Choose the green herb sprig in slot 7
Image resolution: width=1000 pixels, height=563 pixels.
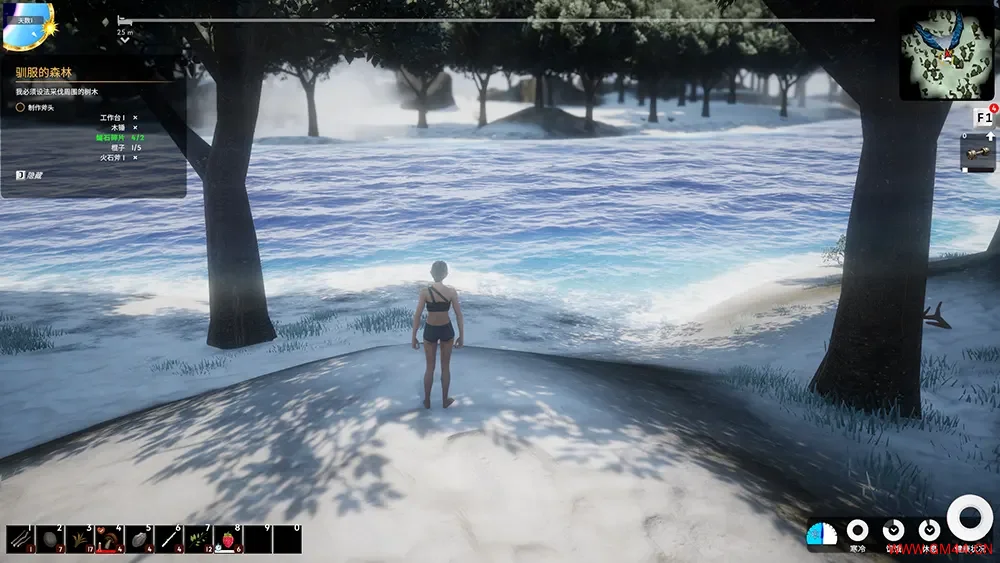[x=198, y=538]
